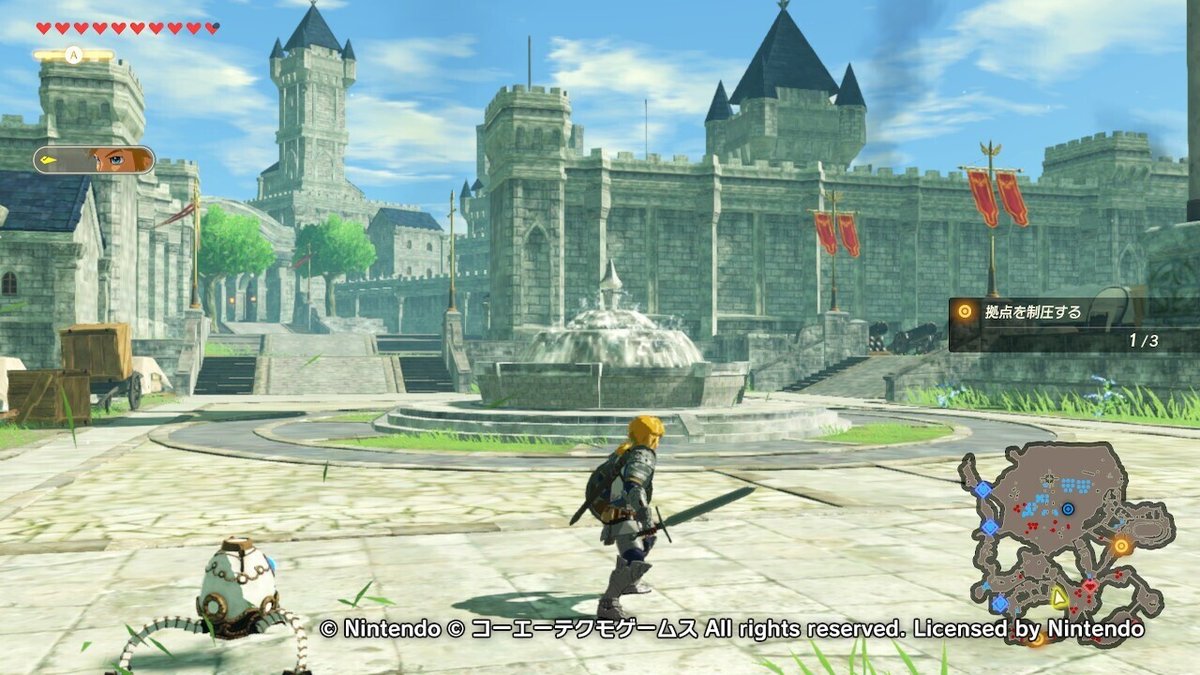Open the 拠点を制圧する objective tracker
Viewport: 1200px width, 675px height.
coord(1072,324)
